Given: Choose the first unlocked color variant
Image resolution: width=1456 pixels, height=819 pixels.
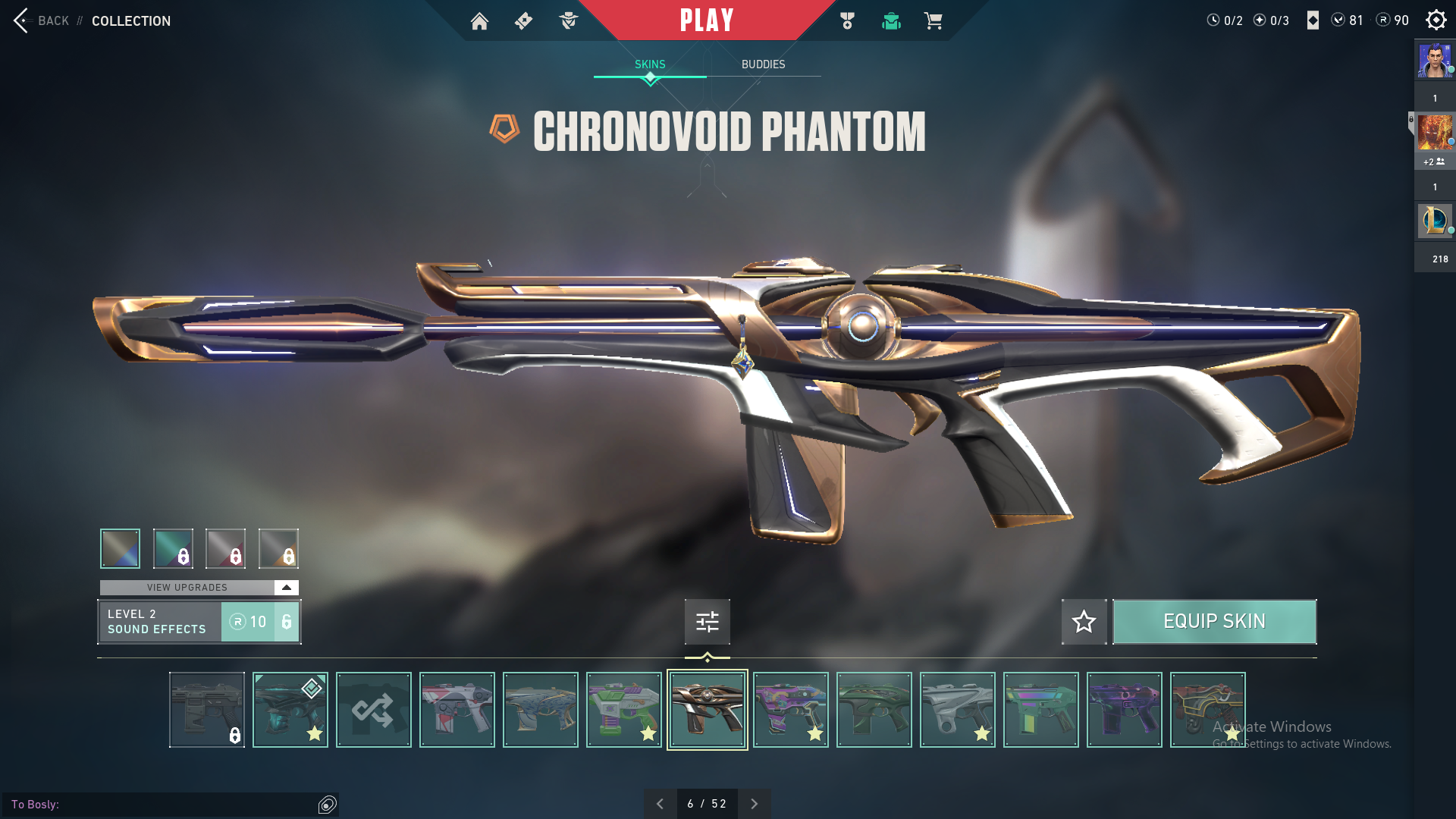Looking at the screenshot, I should point(120,548).
